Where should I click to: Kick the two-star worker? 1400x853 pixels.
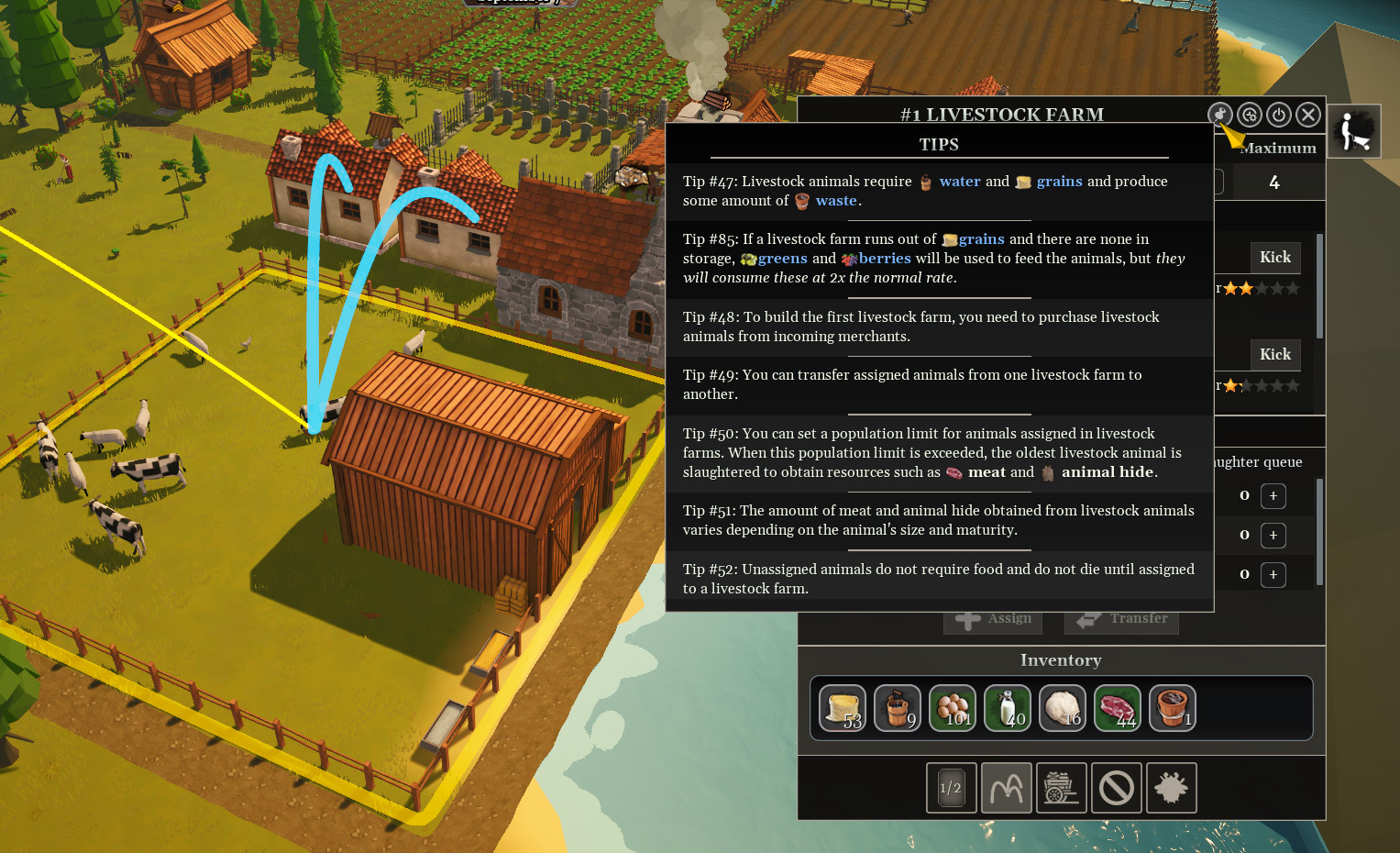click(1274, 258)
